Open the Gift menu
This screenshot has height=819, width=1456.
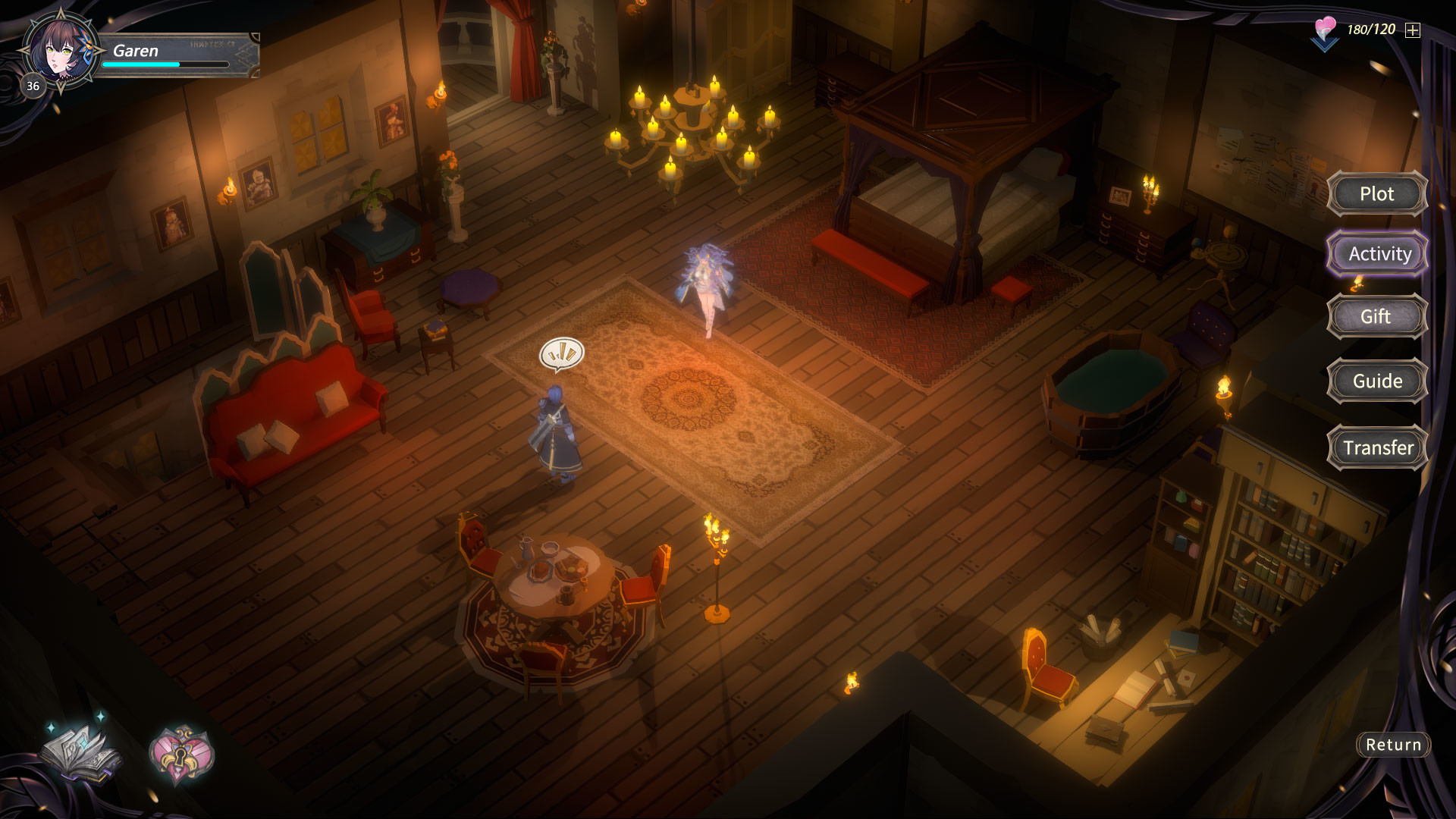tap(1377, 316)
